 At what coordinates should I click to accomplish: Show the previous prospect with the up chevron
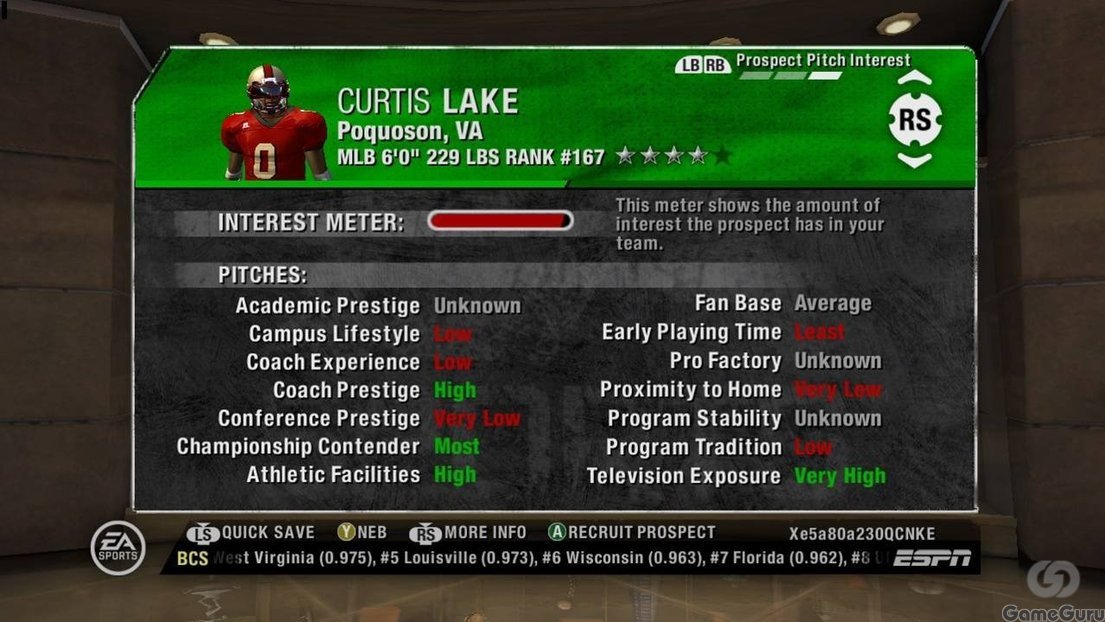[x=914, y=79]
